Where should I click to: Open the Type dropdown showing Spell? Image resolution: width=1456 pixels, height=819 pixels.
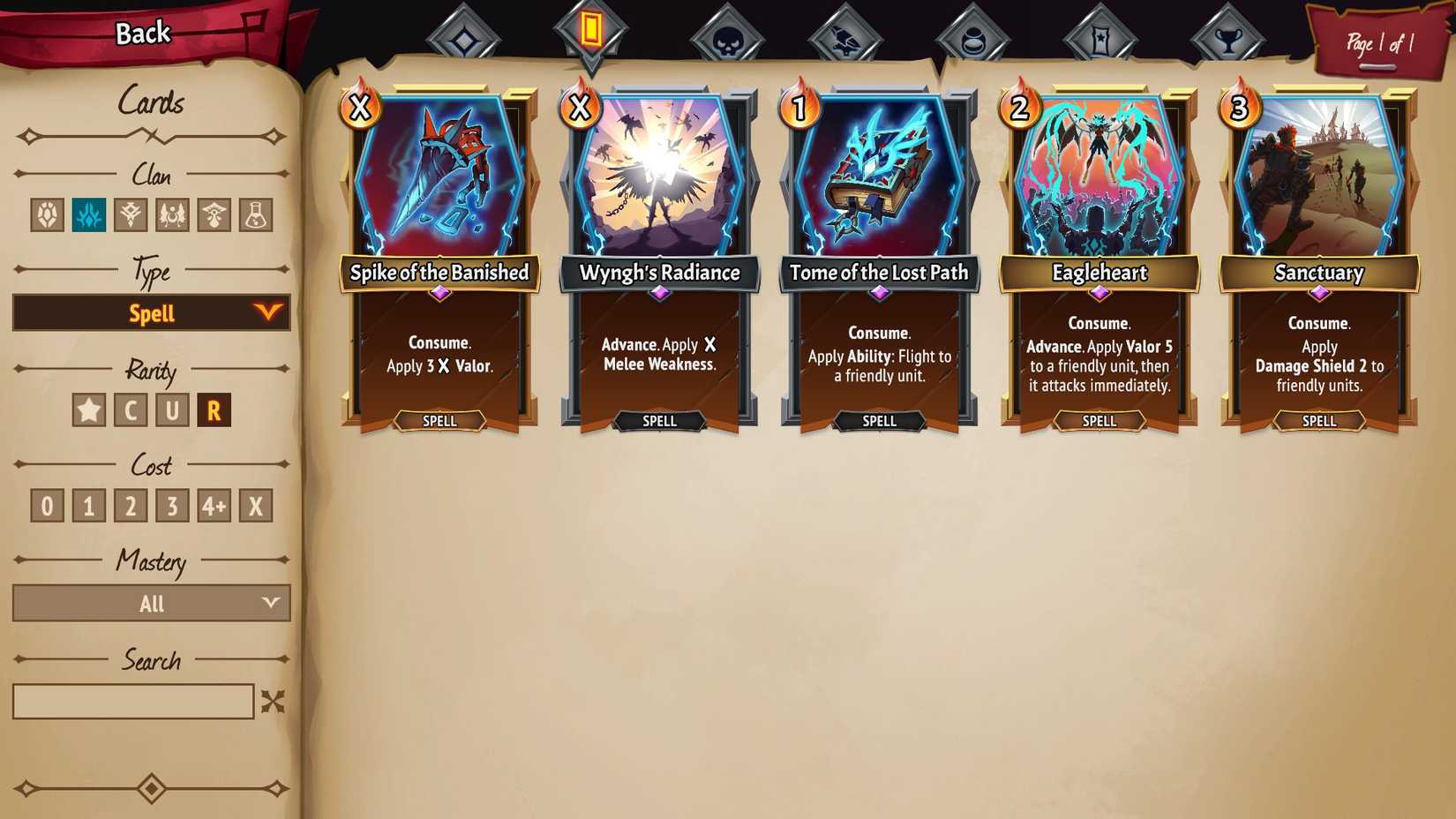coord(151,312)
